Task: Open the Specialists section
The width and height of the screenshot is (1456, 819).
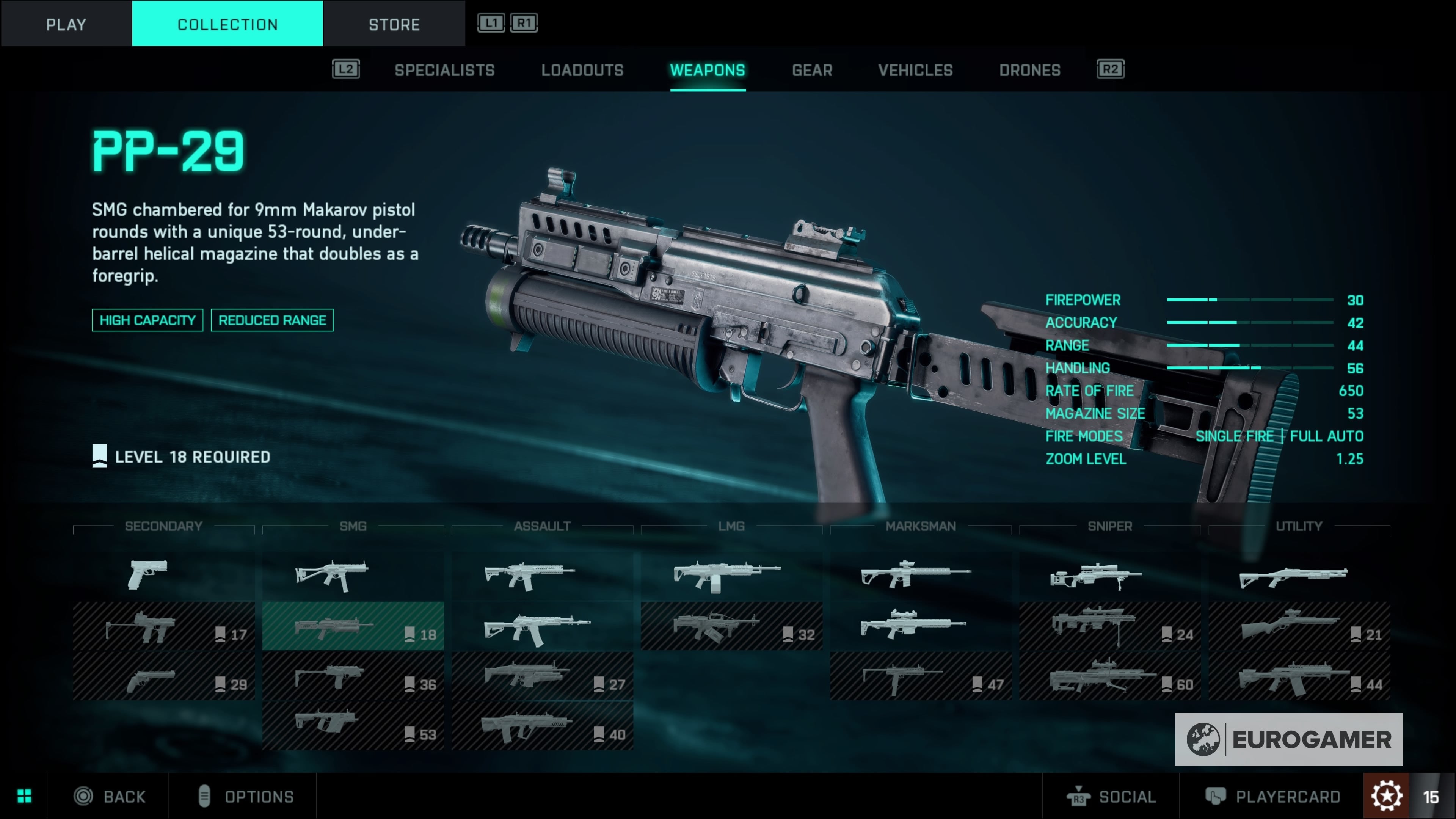Action: (444, 70)
